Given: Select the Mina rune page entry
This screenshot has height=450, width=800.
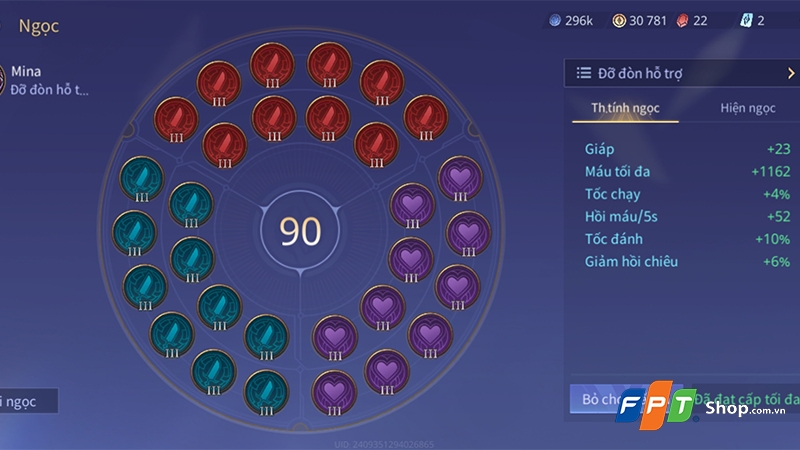Looking at the screenshot, I should [48, 81].
